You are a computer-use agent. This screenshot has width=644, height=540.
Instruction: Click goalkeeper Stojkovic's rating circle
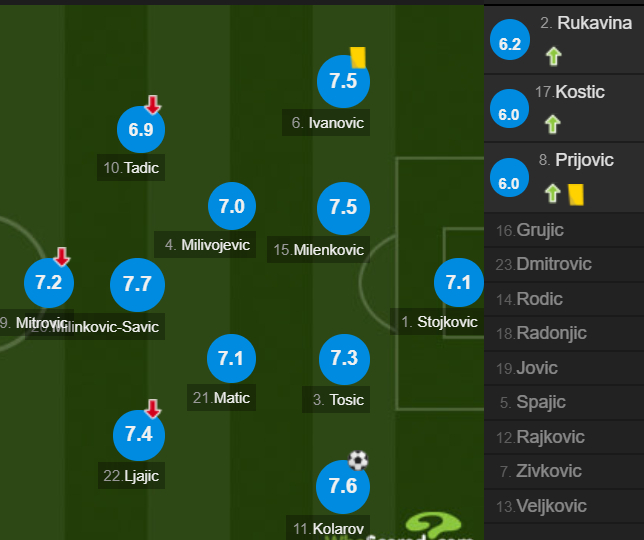coord(458,283)
